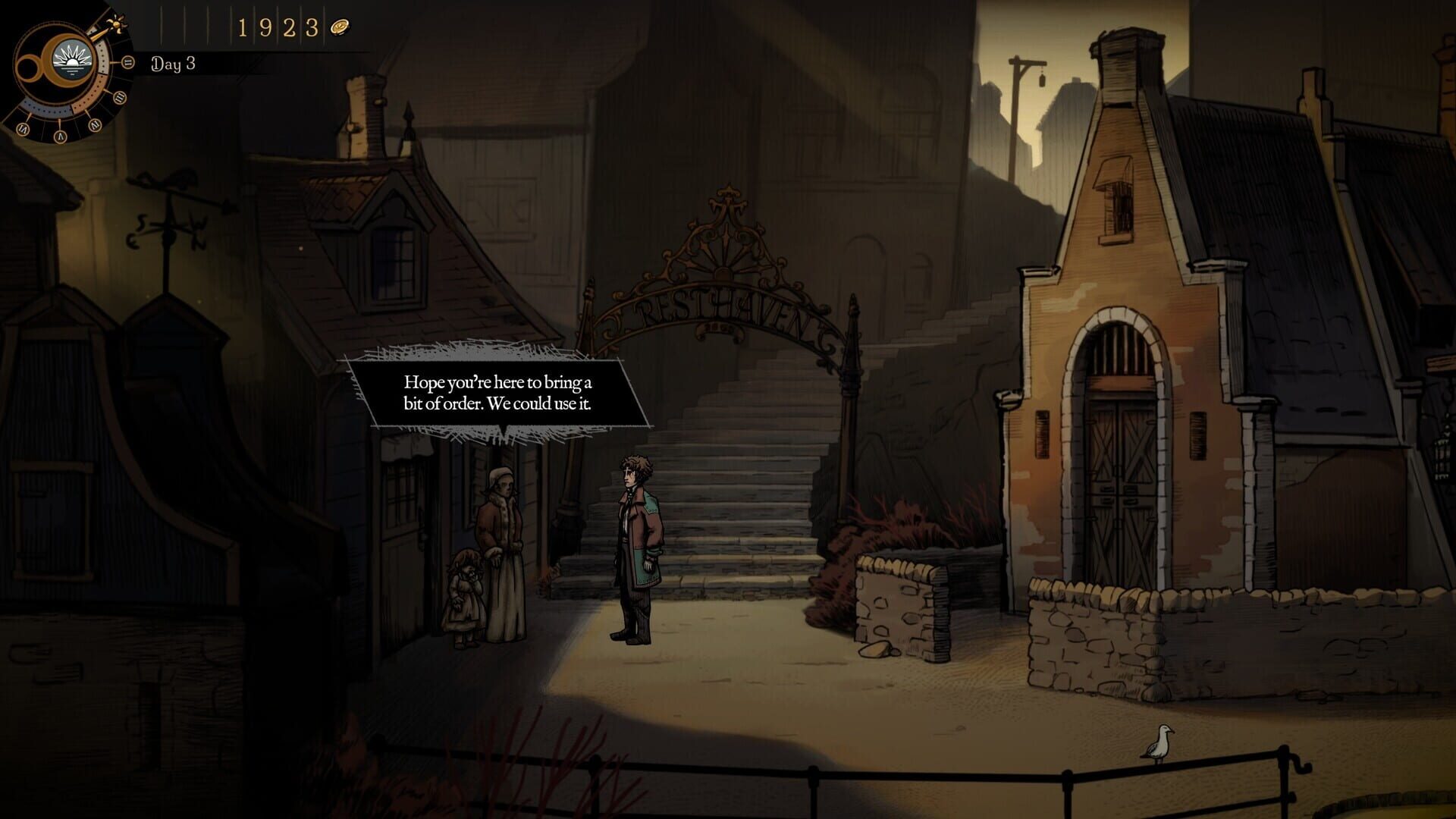Image resolution: width=1456 pixels, height=819 pixels.
Task: Click the golden clock hand with sun finial
Action: 115,25
